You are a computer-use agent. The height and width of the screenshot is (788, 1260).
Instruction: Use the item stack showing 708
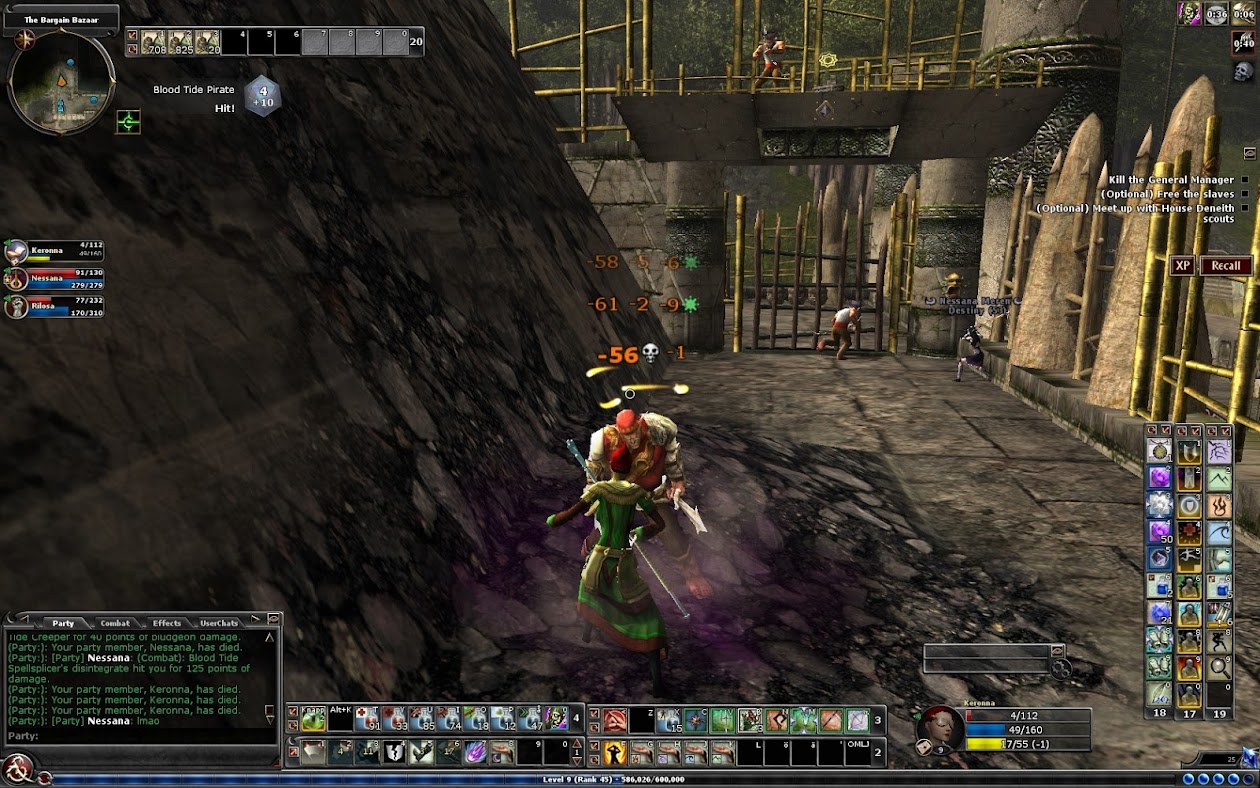(153, 42)
